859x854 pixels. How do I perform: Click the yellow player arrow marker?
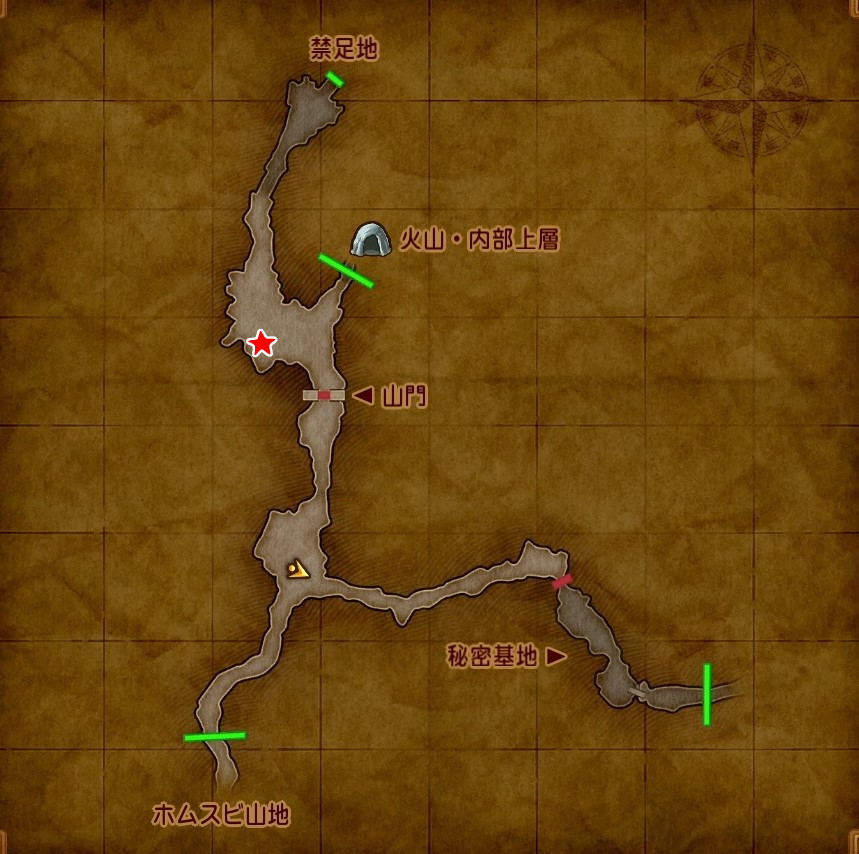pyautogui.click(x=296, y=570)
